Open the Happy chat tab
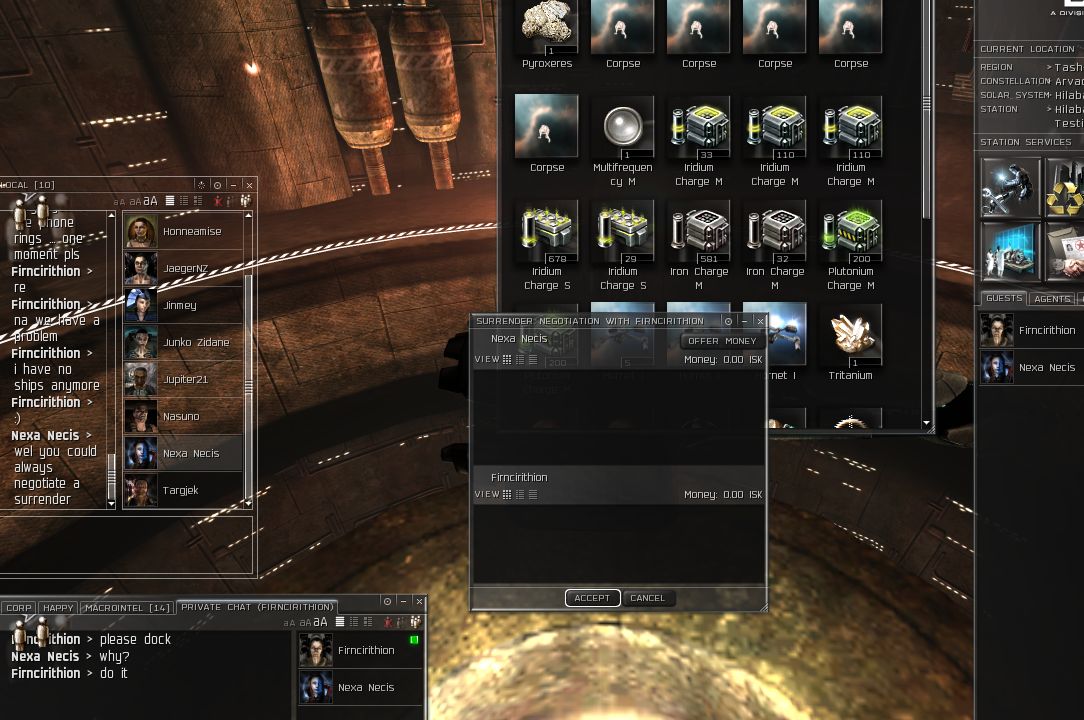 [58, 608]
